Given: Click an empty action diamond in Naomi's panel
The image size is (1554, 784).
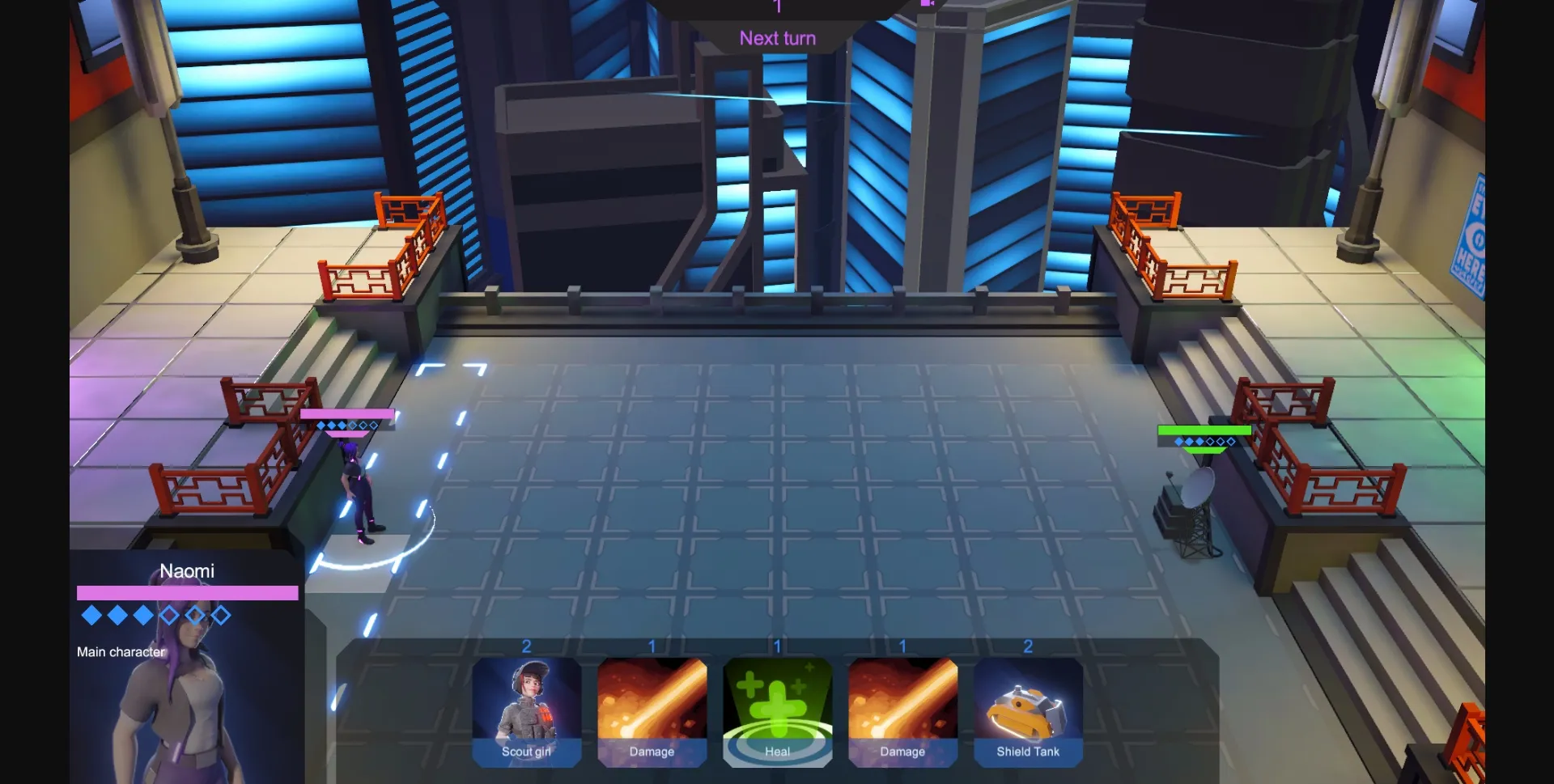Looking at the screenshot, I should point(168,616).
